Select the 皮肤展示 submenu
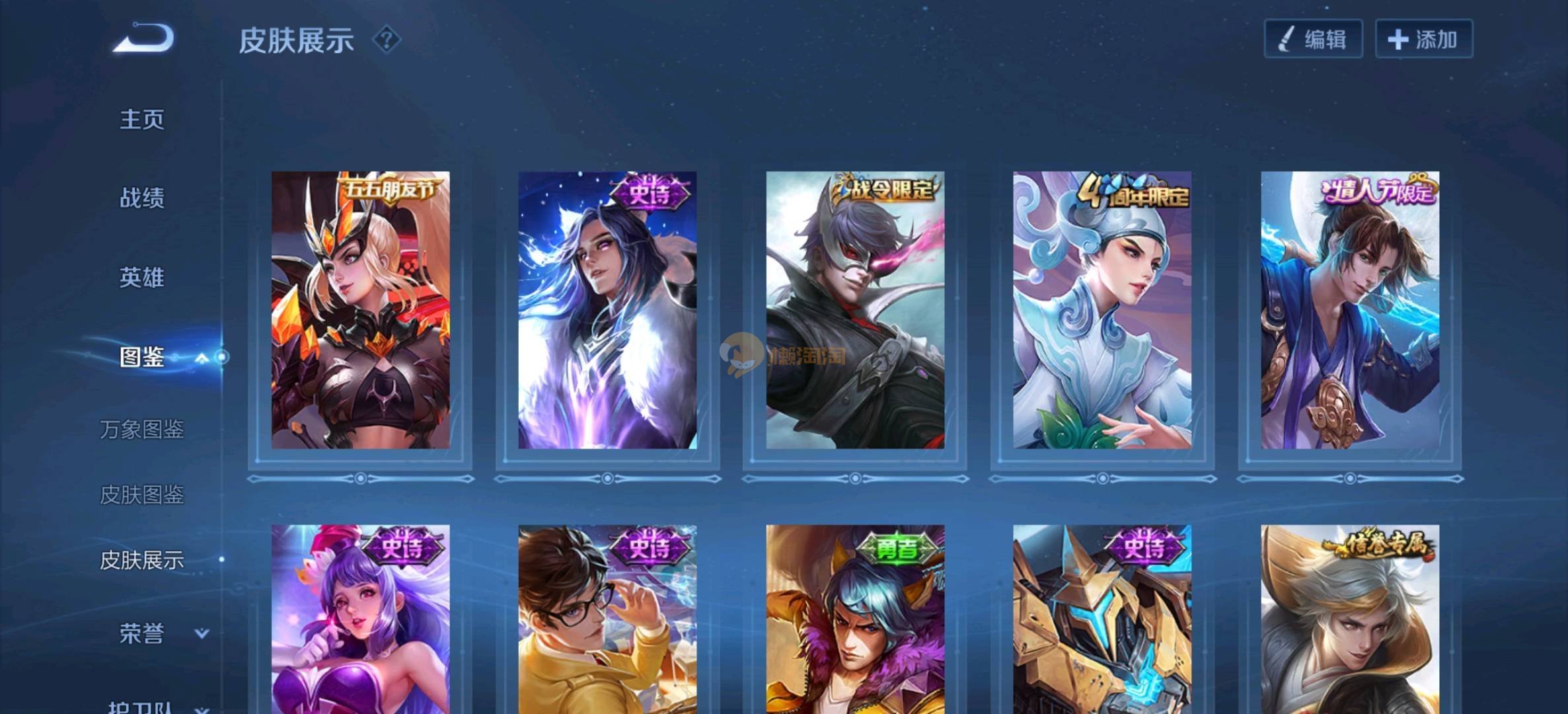 [x=141, y=560]
